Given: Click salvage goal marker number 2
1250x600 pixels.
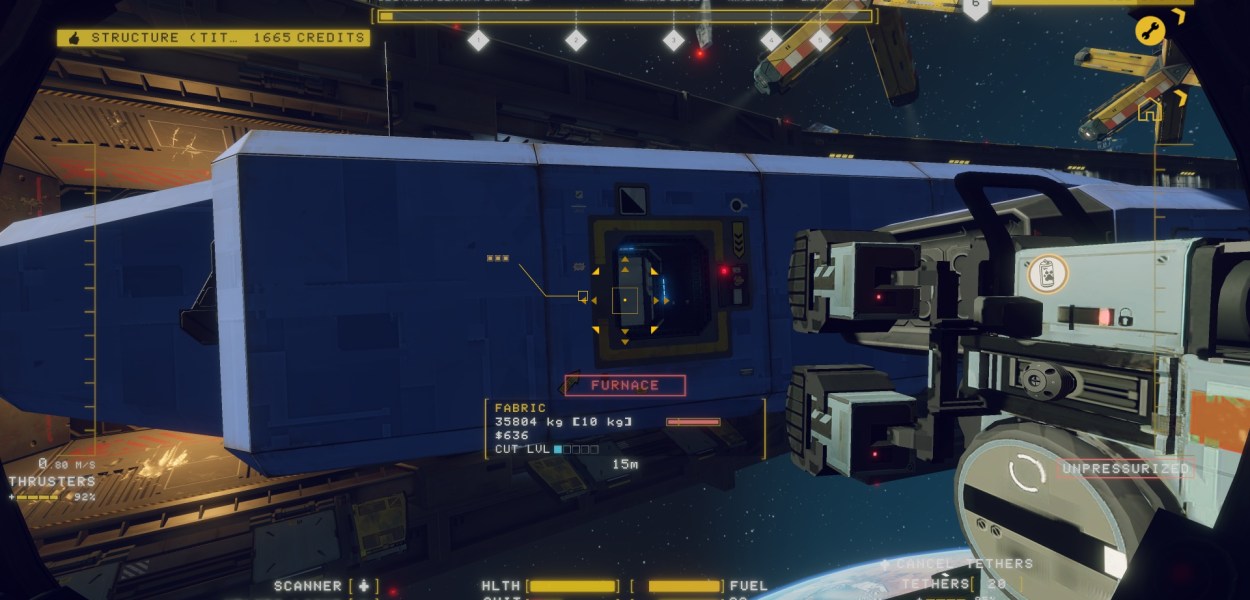Looking at the screenshot, I should pyautogui.click(x=576, y=40).
